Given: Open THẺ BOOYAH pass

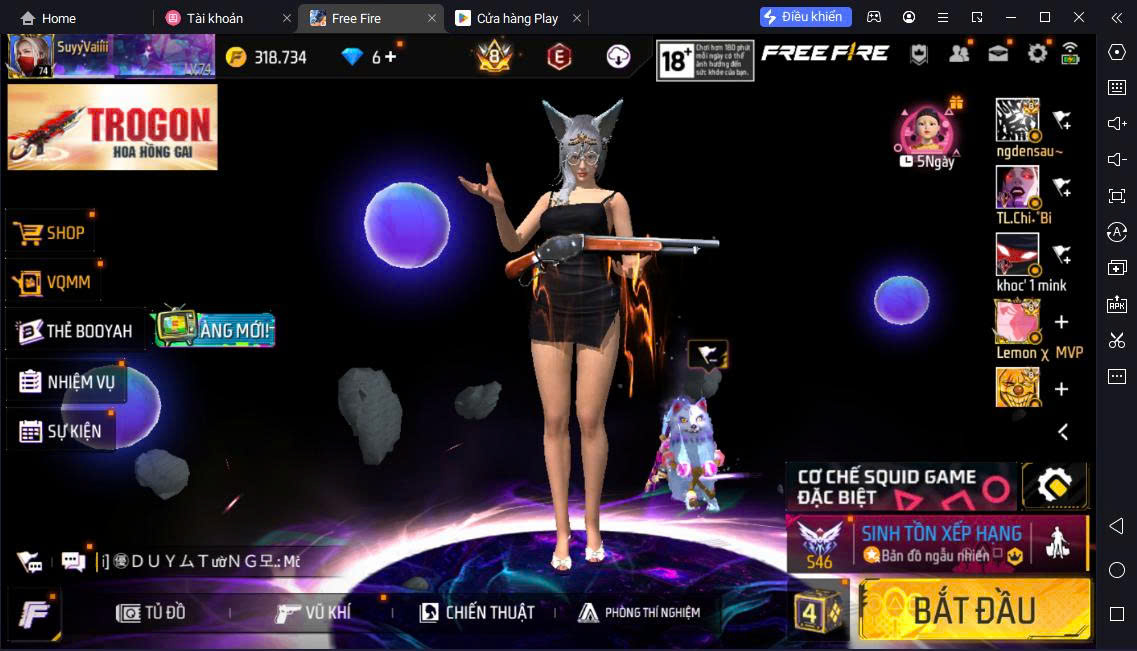Looking at the screenshot, I should tap(76, 331).
